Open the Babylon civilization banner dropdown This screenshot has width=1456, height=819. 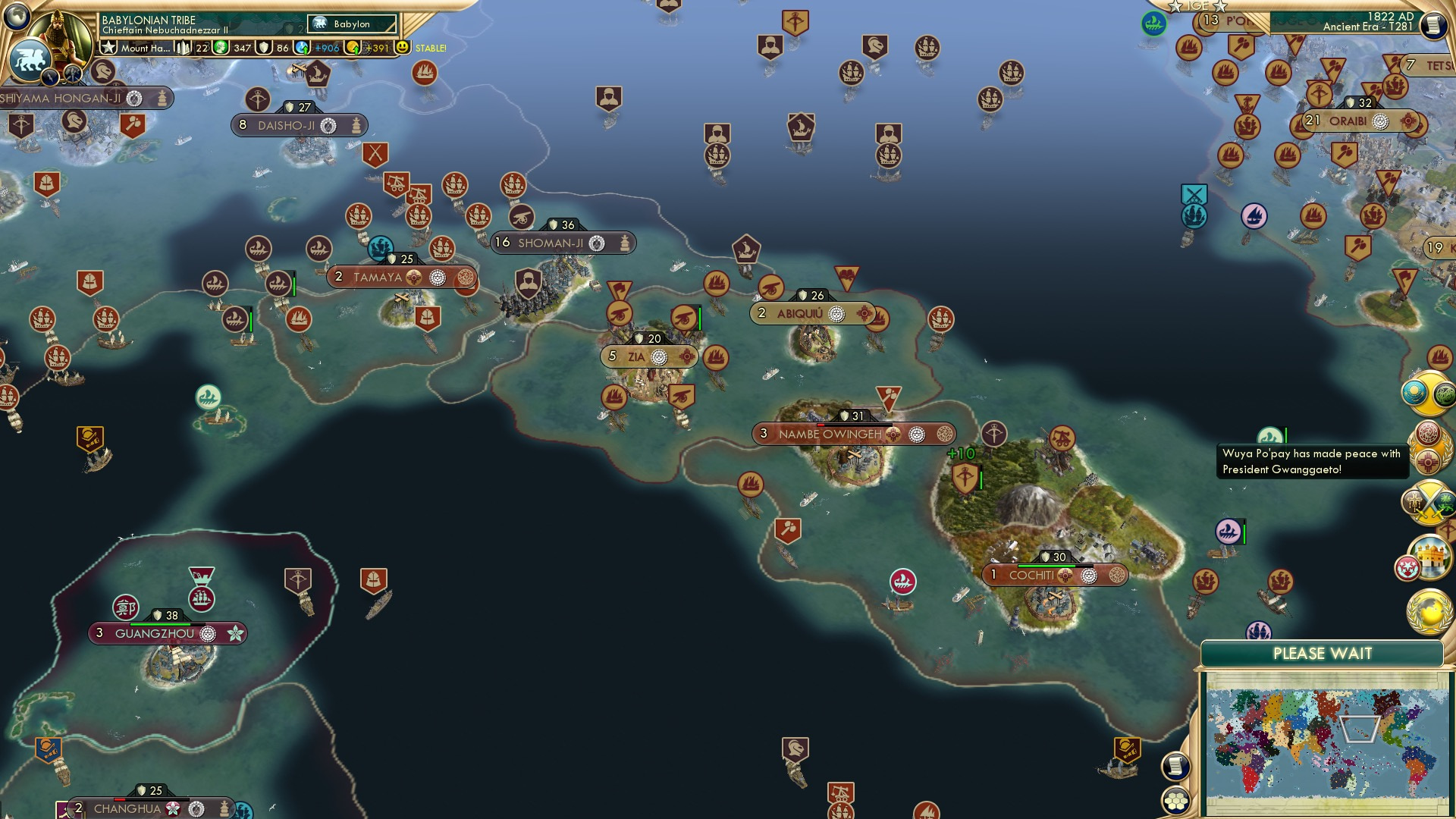click(351, 24)
